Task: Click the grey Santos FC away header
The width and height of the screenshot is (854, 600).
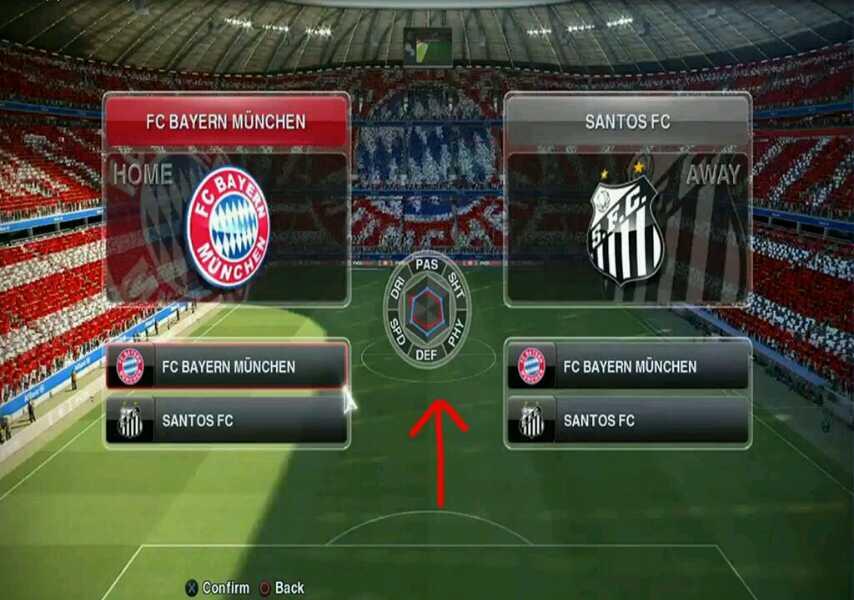Action: [x=627, y=122]
